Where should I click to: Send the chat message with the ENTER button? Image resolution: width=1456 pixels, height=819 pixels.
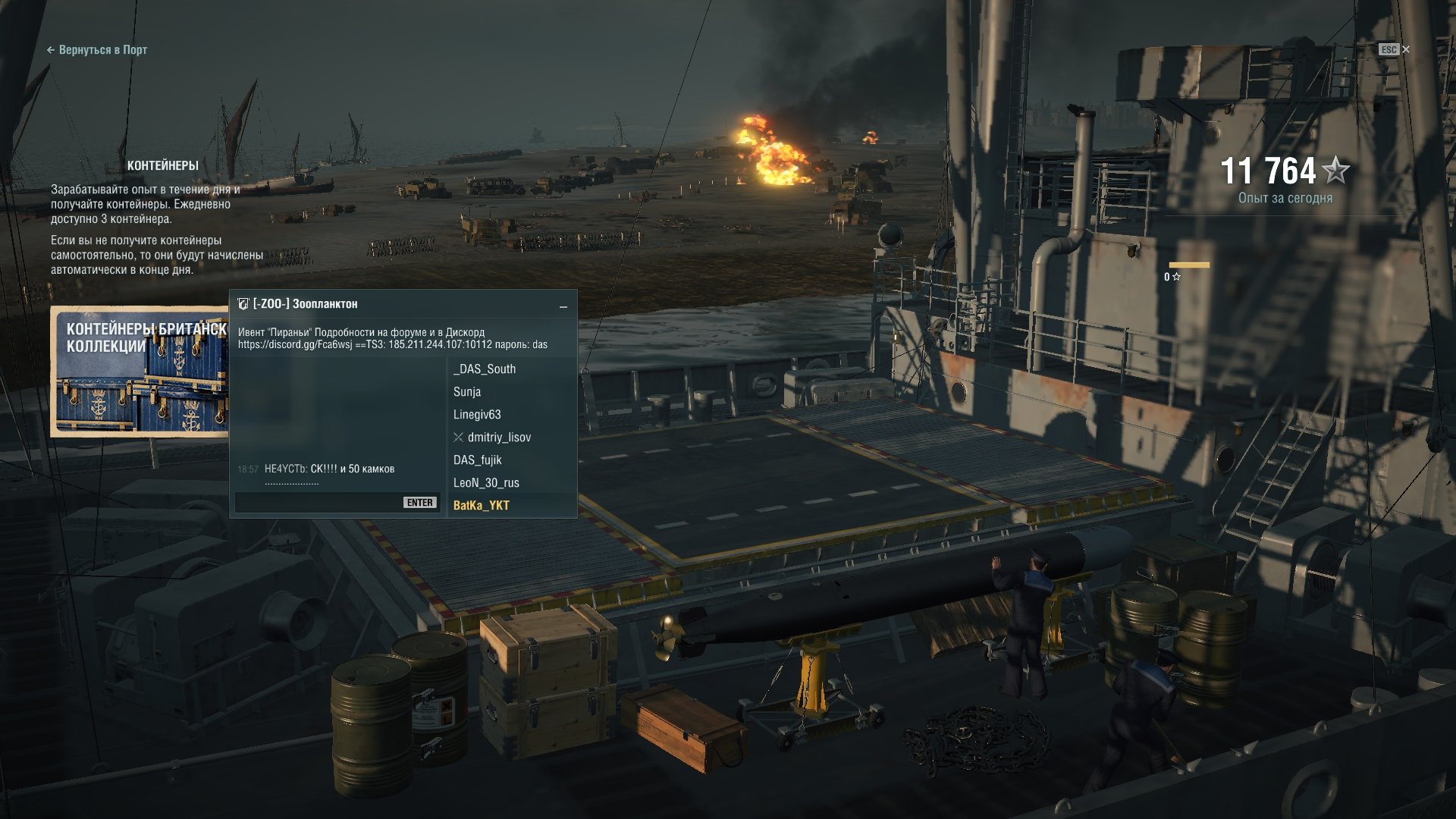pyautogui.click(x=419, y=503)
